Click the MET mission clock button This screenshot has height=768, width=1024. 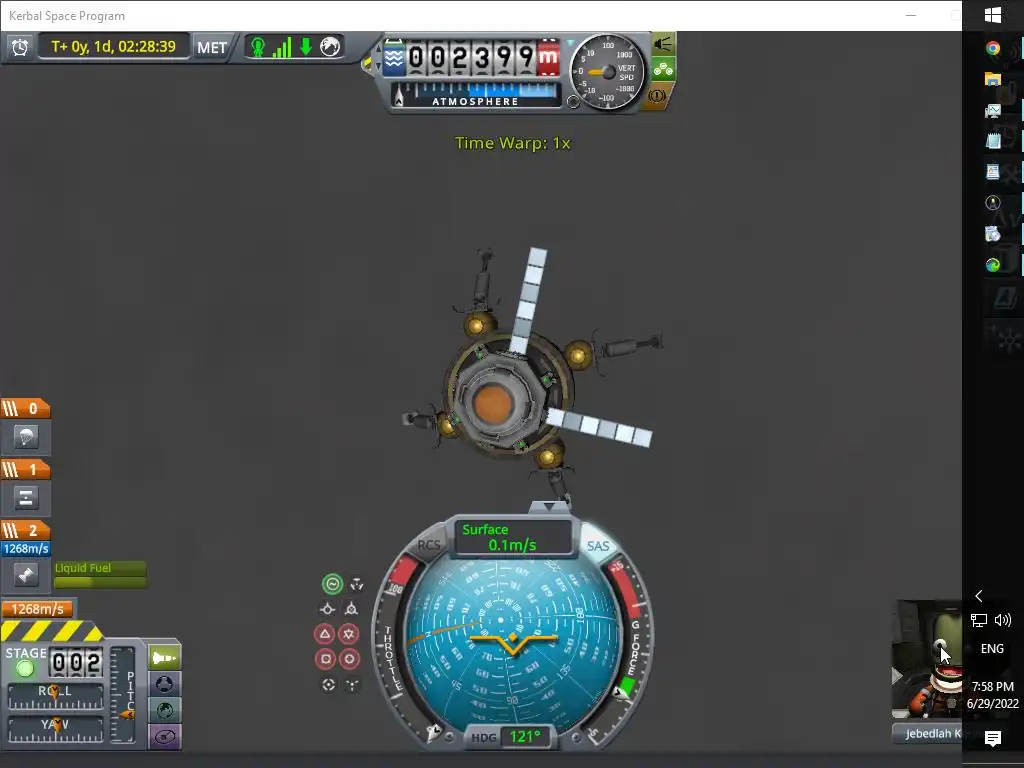coord(211,47)
